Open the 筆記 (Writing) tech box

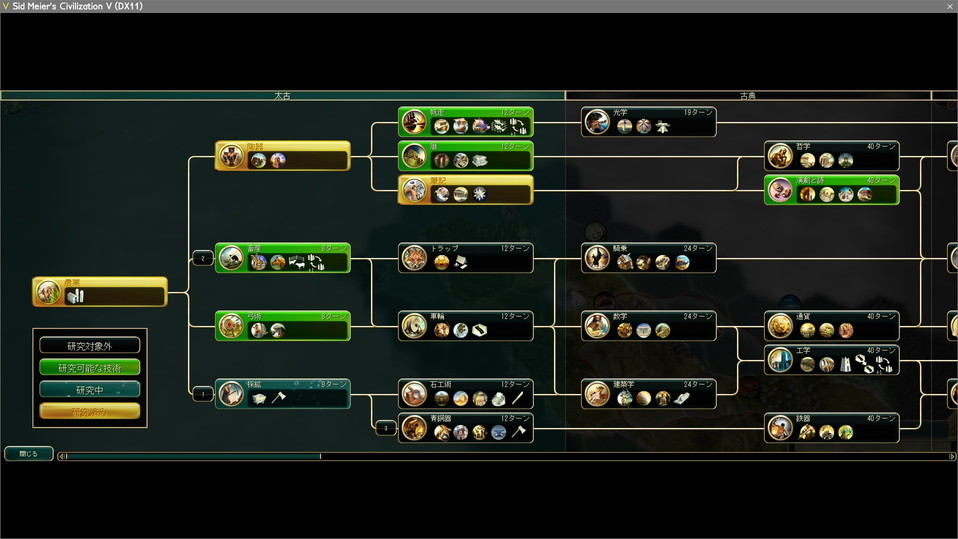[466, 190]
